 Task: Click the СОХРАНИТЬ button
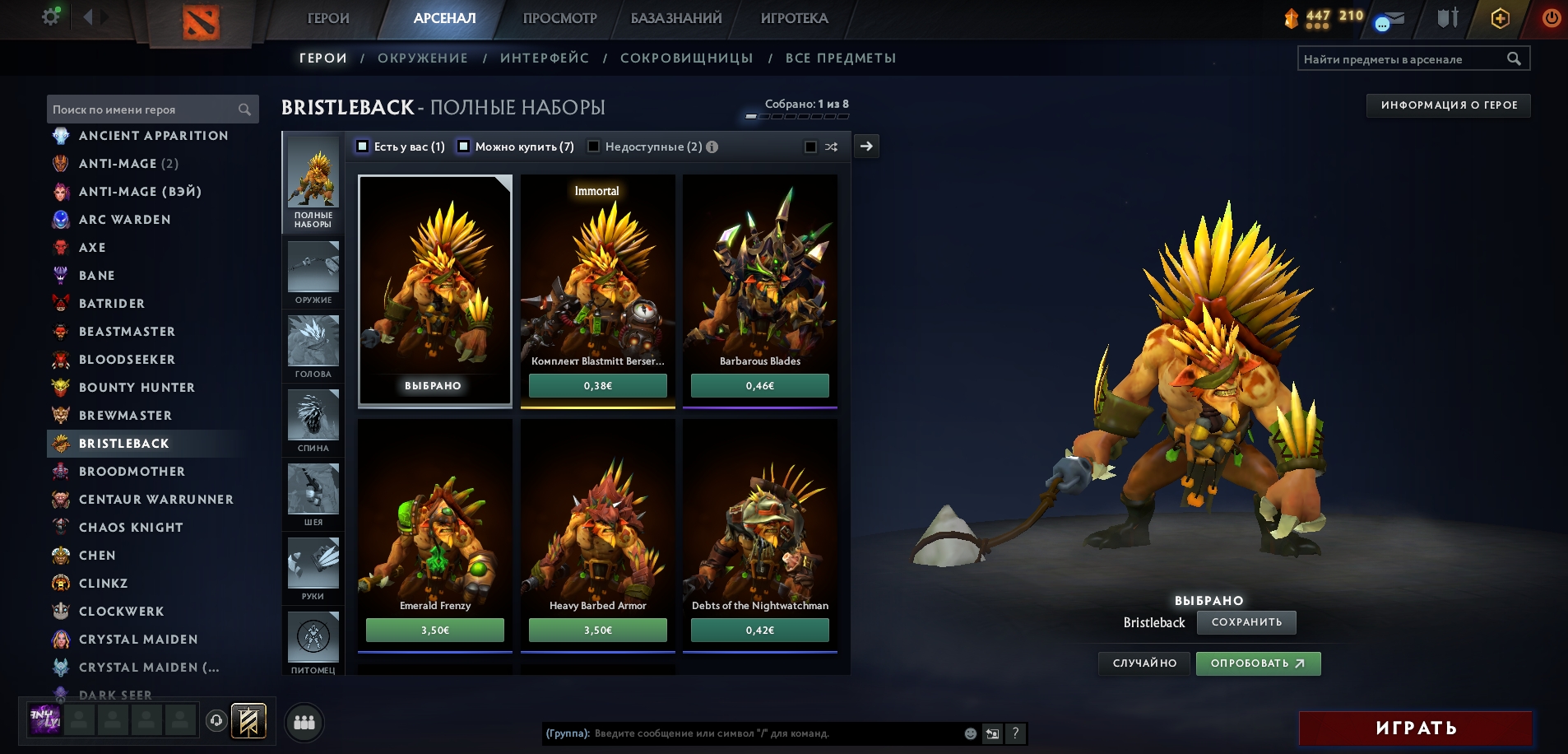tap(1246, 622)
